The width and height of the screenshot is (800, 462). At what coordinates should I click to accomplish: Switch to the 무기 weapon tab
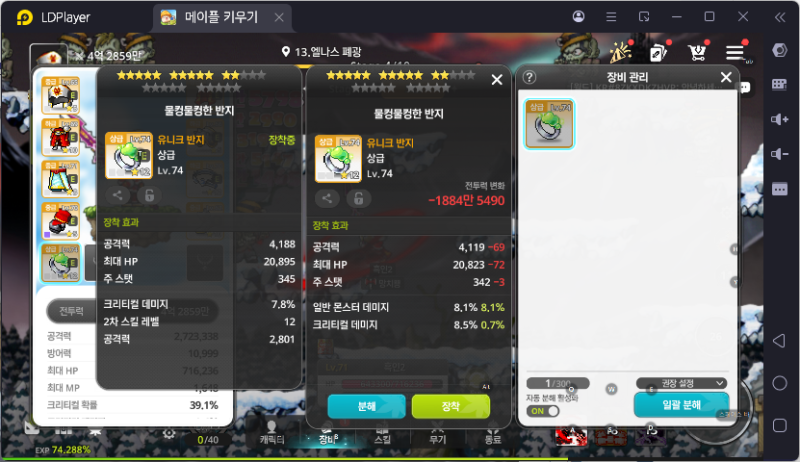[x=437, y=437]
